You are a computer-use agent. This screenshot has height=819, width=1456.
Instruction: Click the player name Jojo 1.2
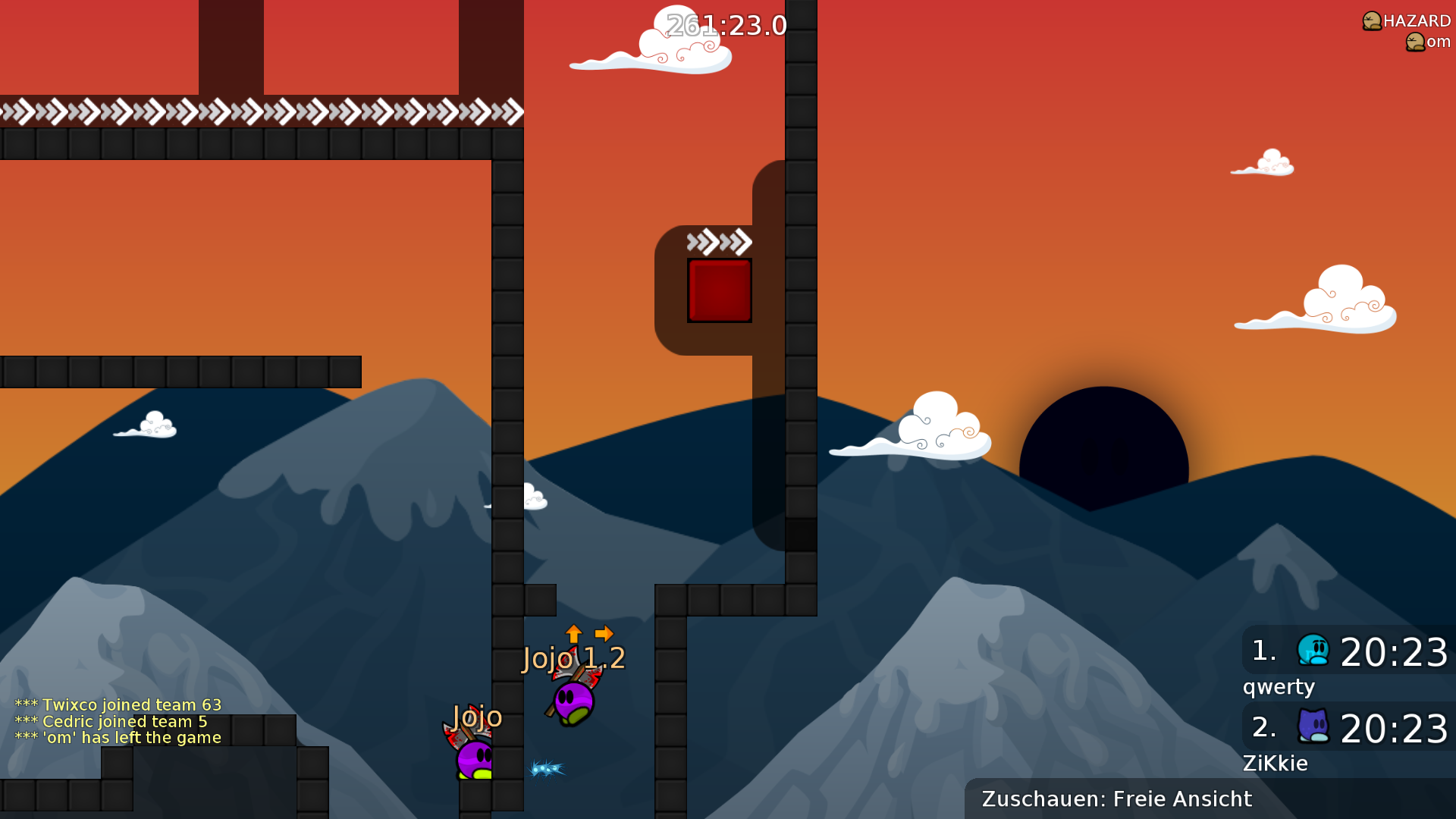click(x=573, y=658)
